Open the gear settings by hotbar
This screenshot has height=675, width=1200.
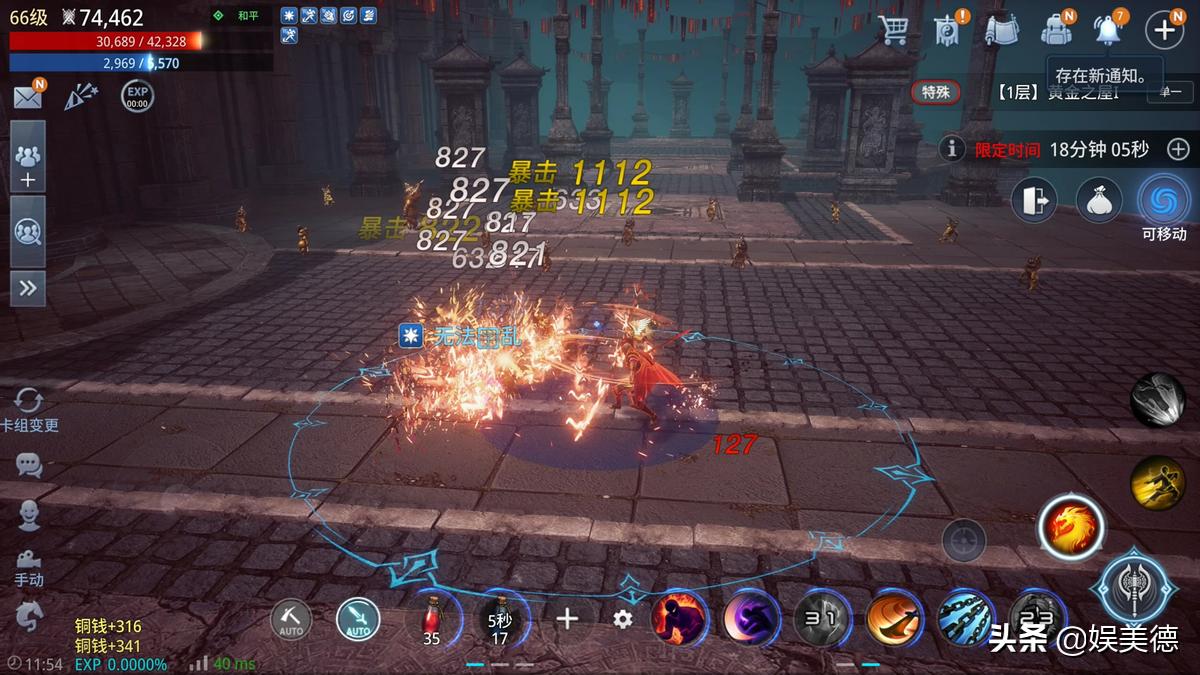click(623, 619)
